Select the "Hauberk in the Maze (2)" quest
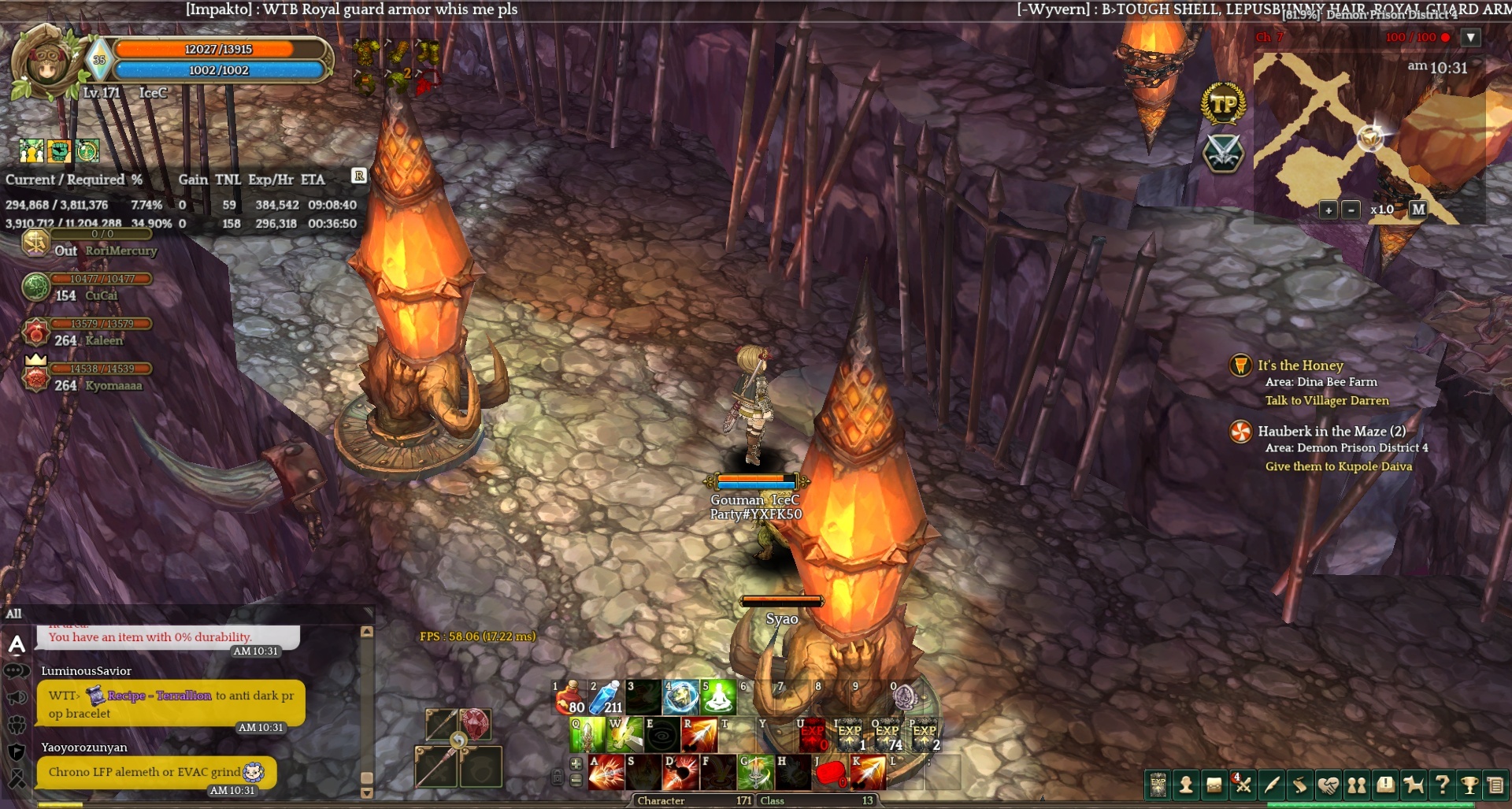1512x809 pixels. 1331,432
